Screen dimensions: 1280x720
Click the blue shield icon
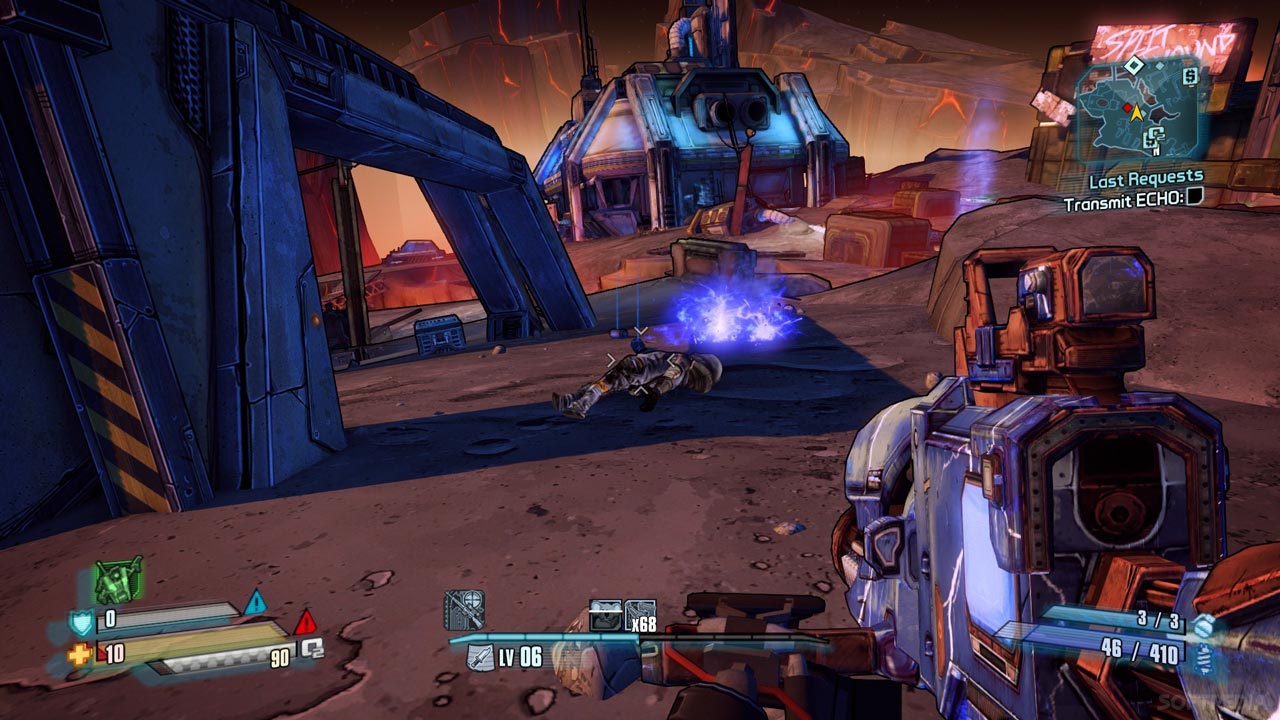click(81, 623)
